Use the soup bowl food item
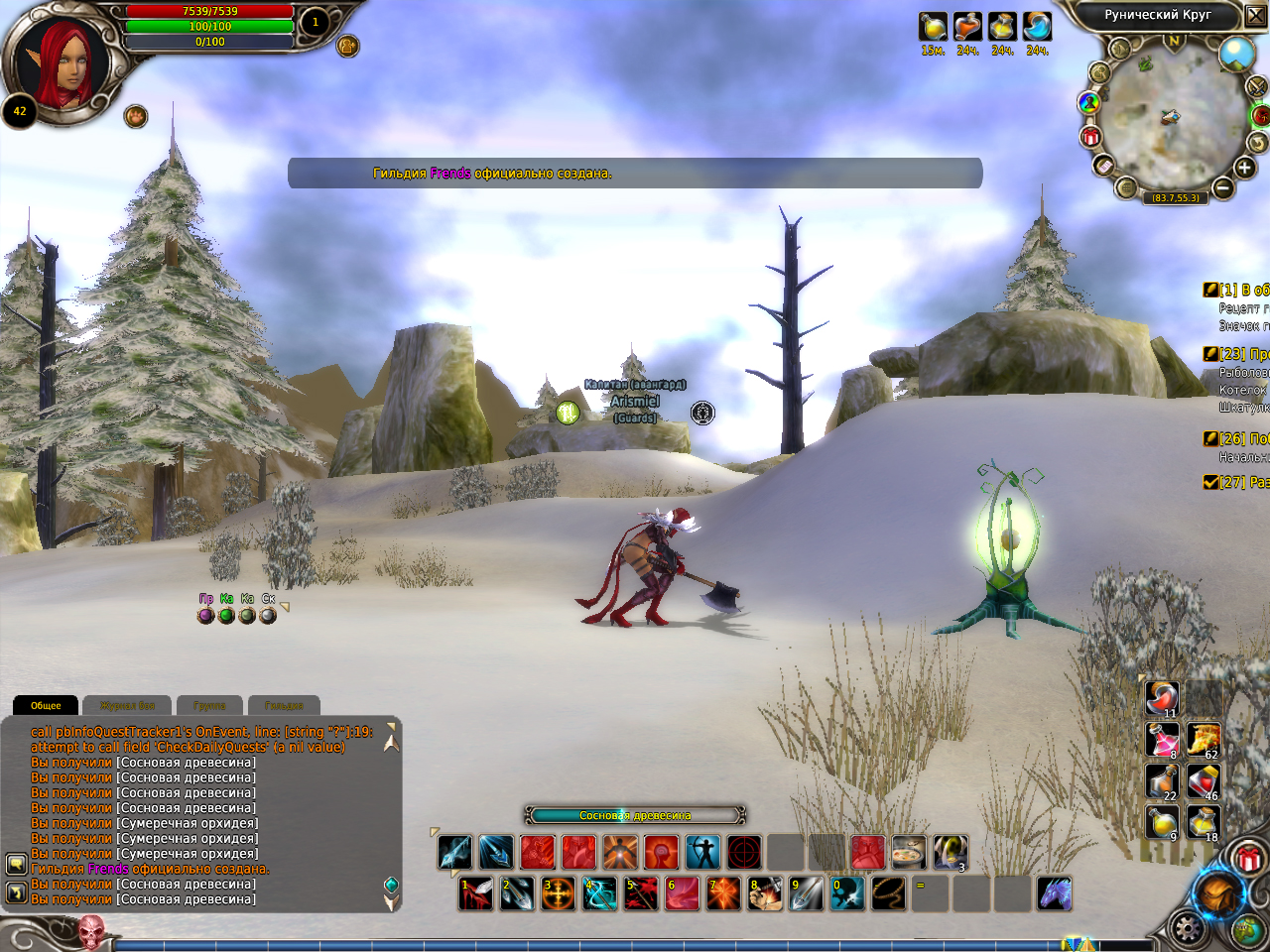Viewport: 1270px width, 952px height. point(908,852)
